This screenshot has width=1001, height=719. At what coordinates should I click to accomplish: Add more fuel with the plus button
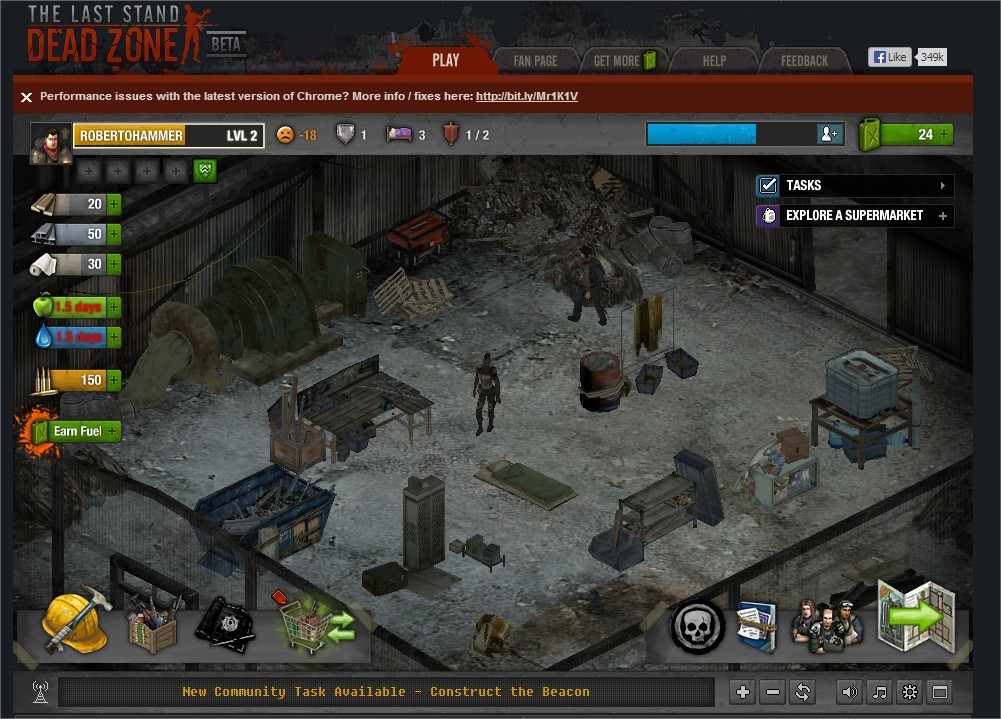pyautogui.click(x=943, y=134)
